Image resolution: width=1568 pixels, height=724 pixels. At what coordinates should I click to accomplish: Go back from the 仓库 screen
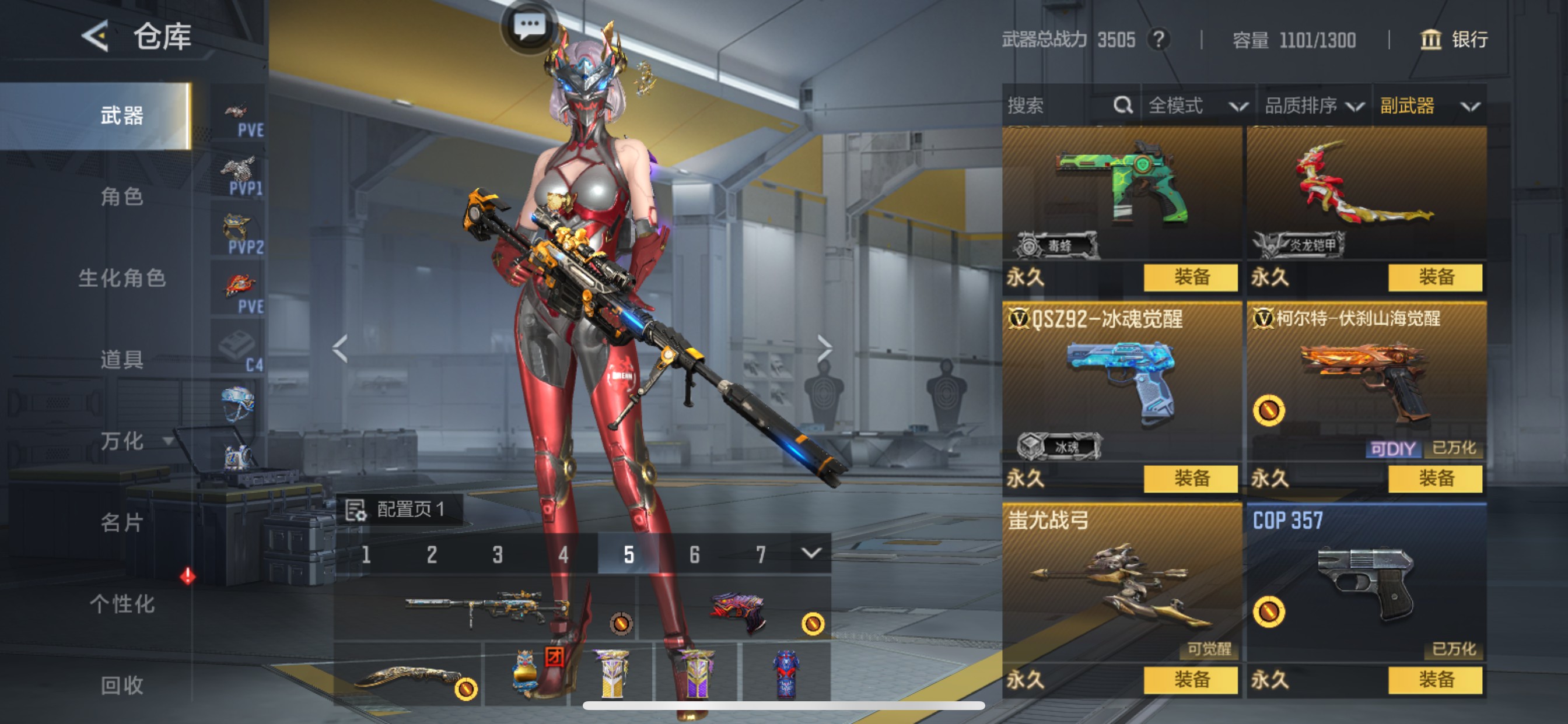pos(96,36)
